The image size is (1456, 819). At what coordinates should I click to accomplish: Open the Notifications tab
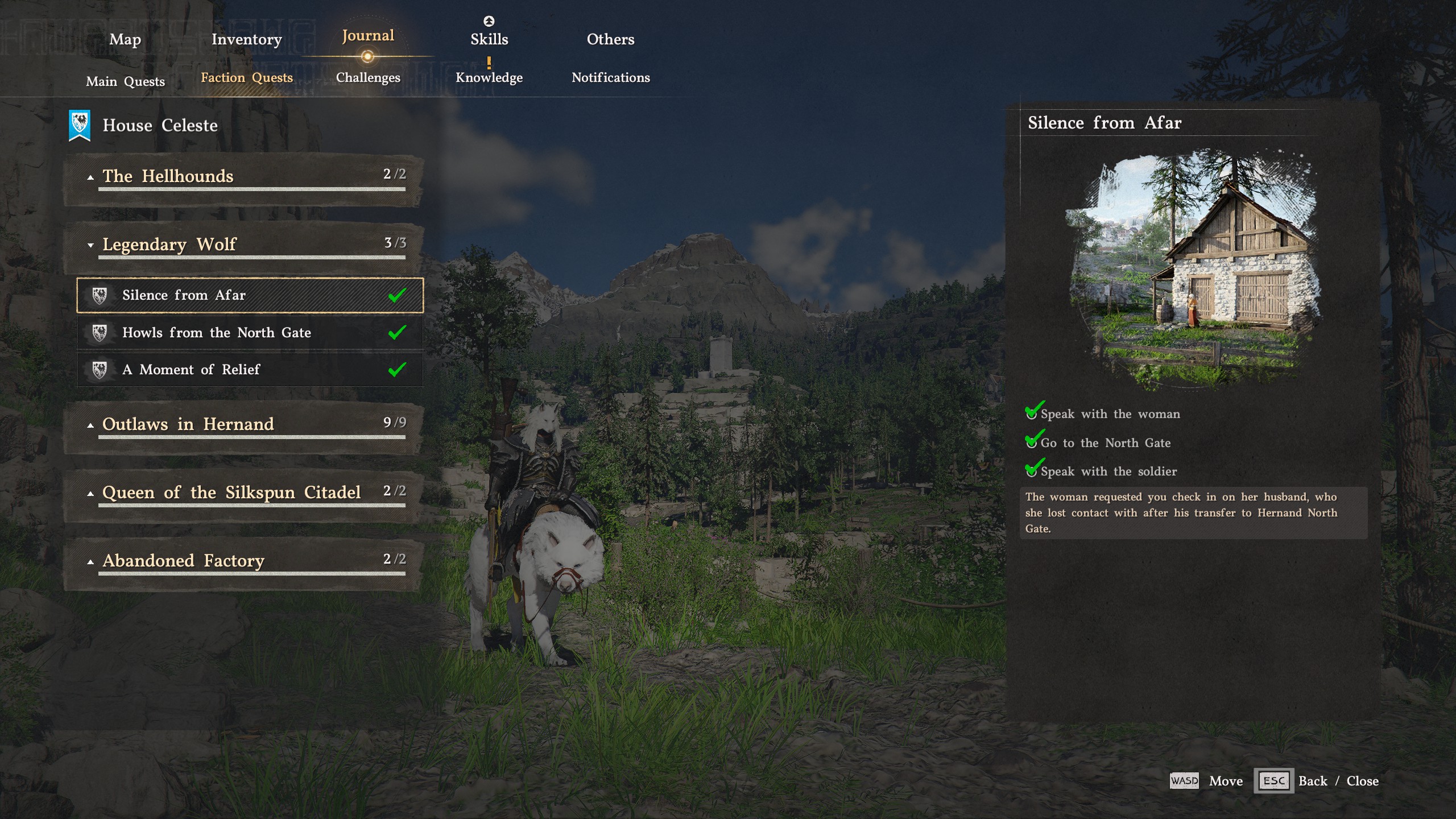(x=610, y=78)
